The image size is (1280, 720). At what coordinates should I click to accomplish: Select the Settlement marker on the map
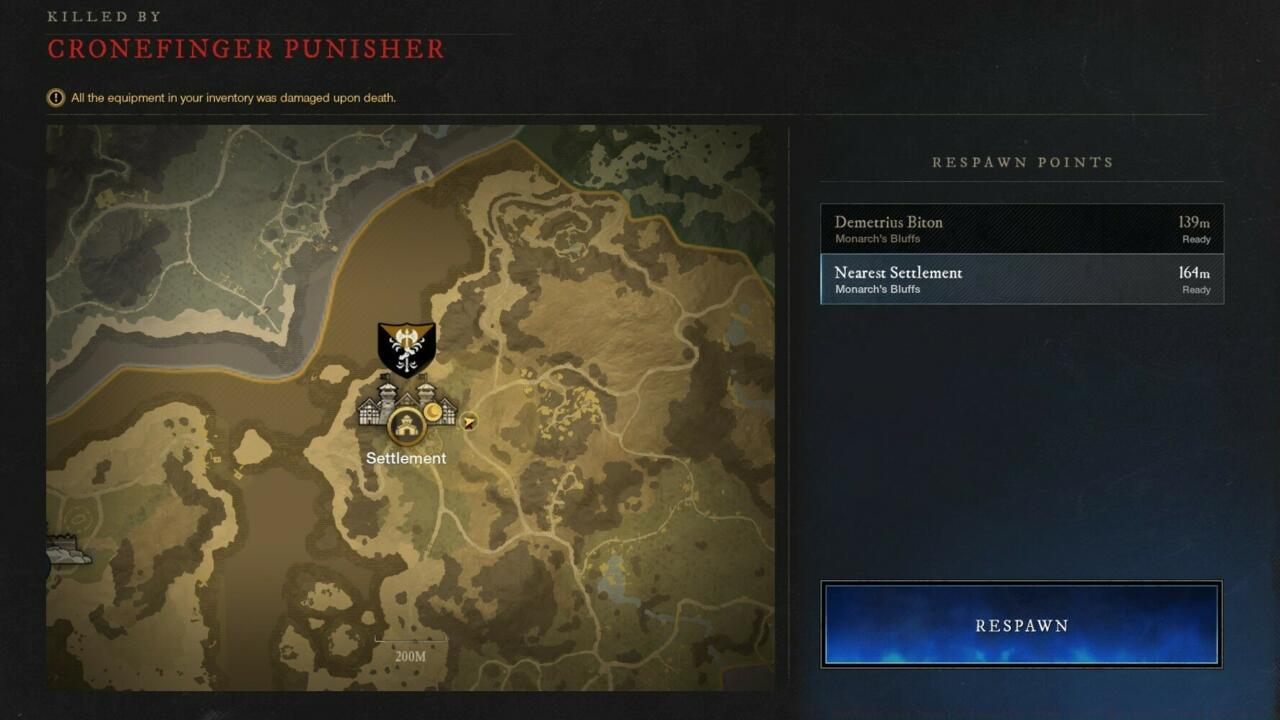(406, 427)
